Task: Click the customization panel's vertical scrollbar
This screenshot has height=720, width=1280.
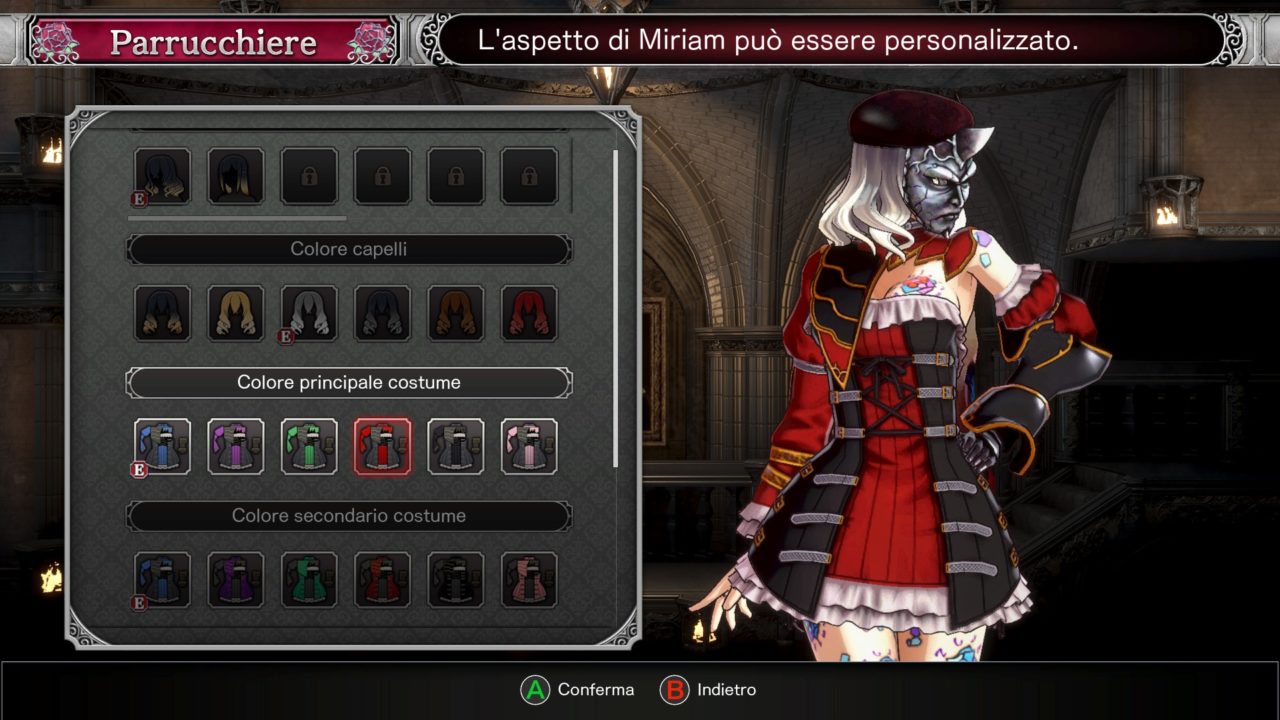Action: pyautogui.click(x=615, y=308)
